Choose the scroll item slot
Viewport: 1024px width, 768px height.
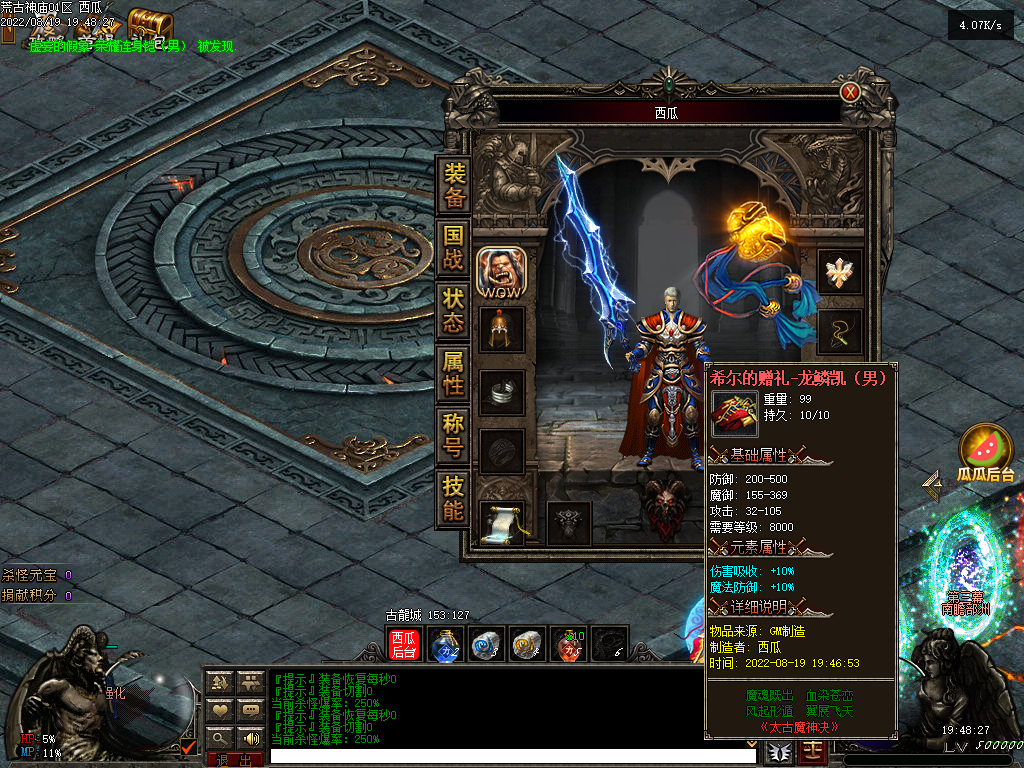(501, 521)
